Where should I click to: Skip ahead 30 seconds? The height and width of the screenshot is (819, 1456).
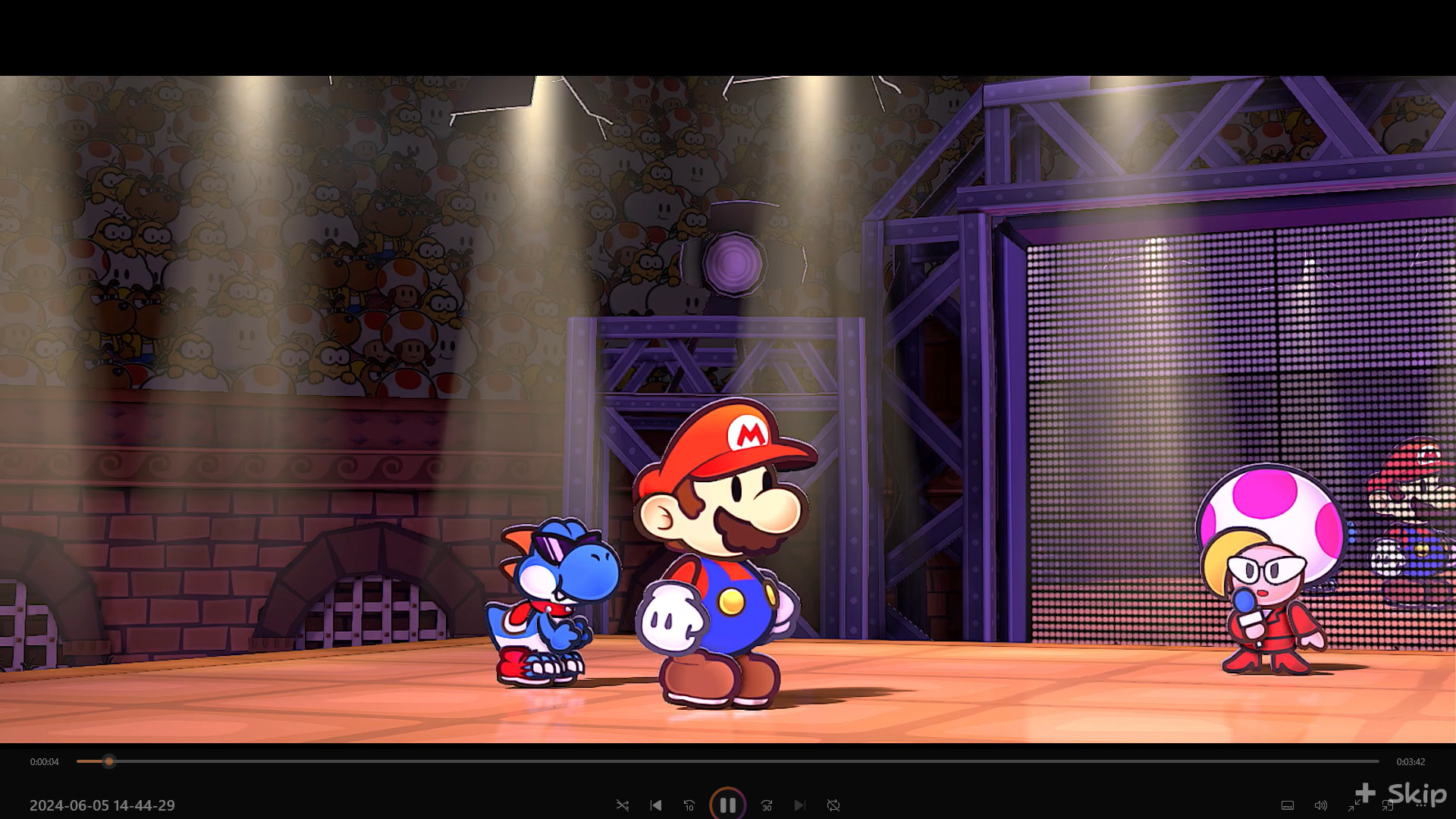[767, 805]
